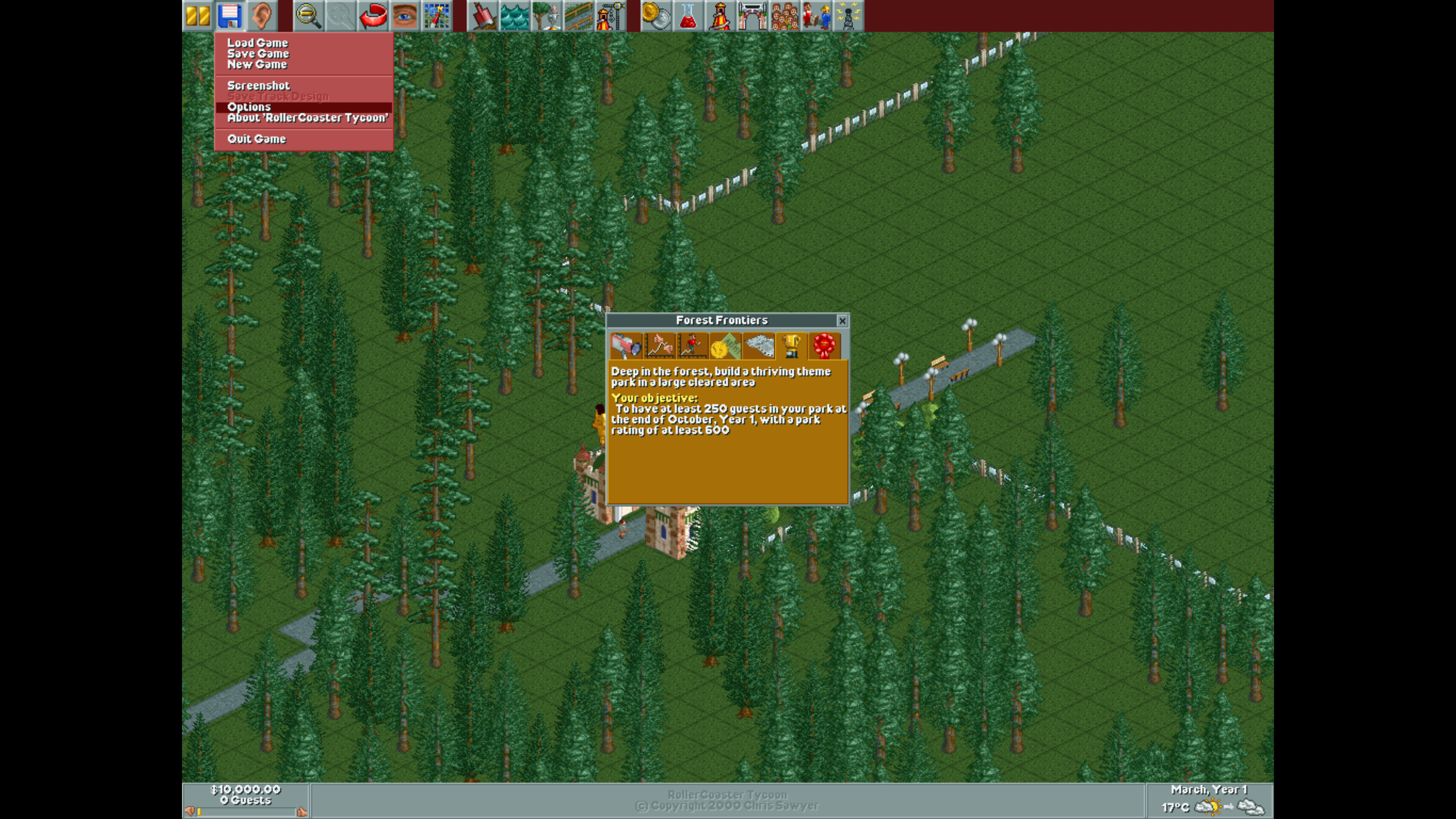The height and width of the screenshot is (819, 1456).
Task: Choose Load Game from the dropdown
Action: pyautogui.click(x=258, y=43)
